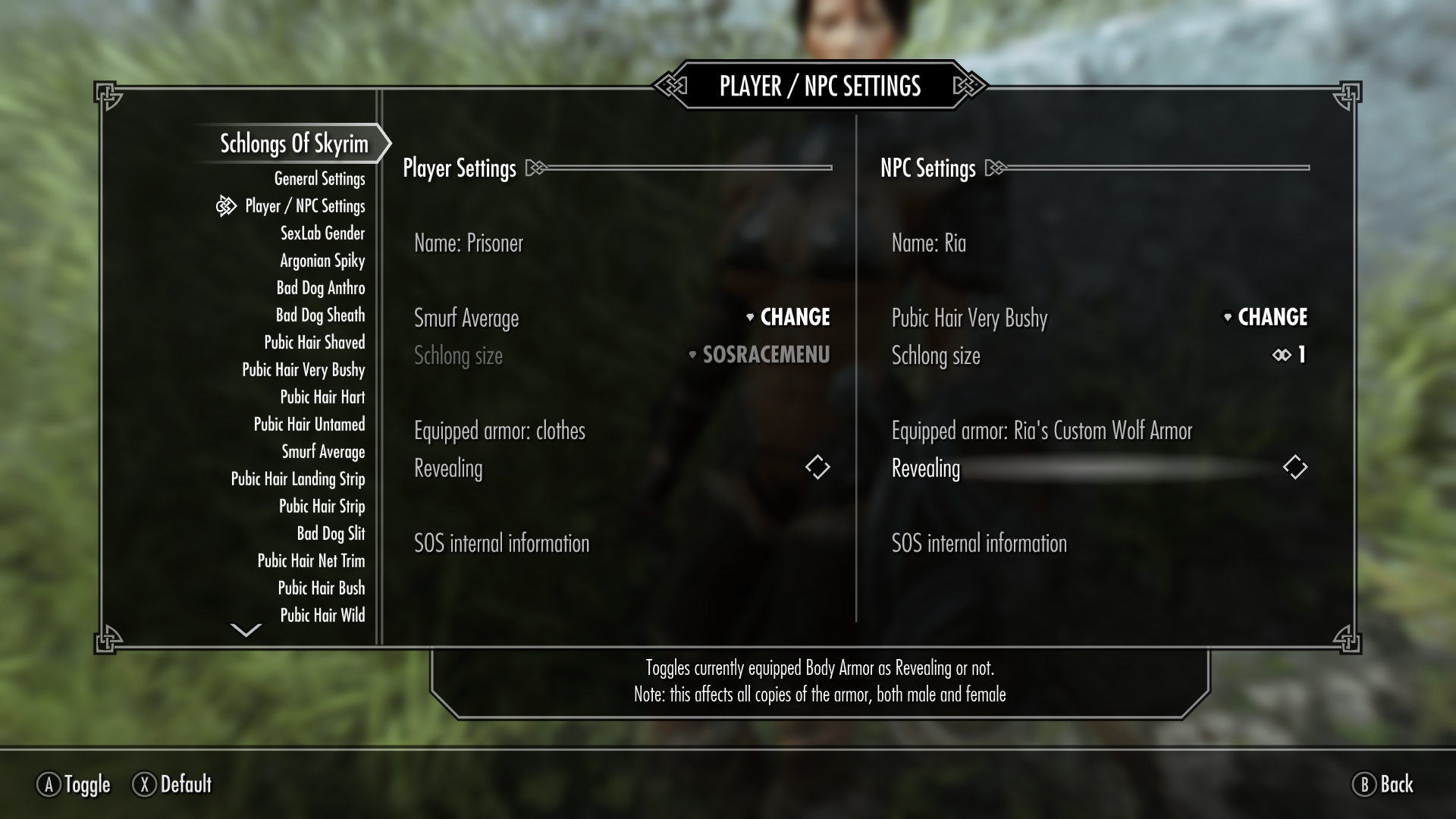This screenshot has height=819, width=1456.
Task: Select the Bad Dog Slit page
Action: [x=331, y=534]
